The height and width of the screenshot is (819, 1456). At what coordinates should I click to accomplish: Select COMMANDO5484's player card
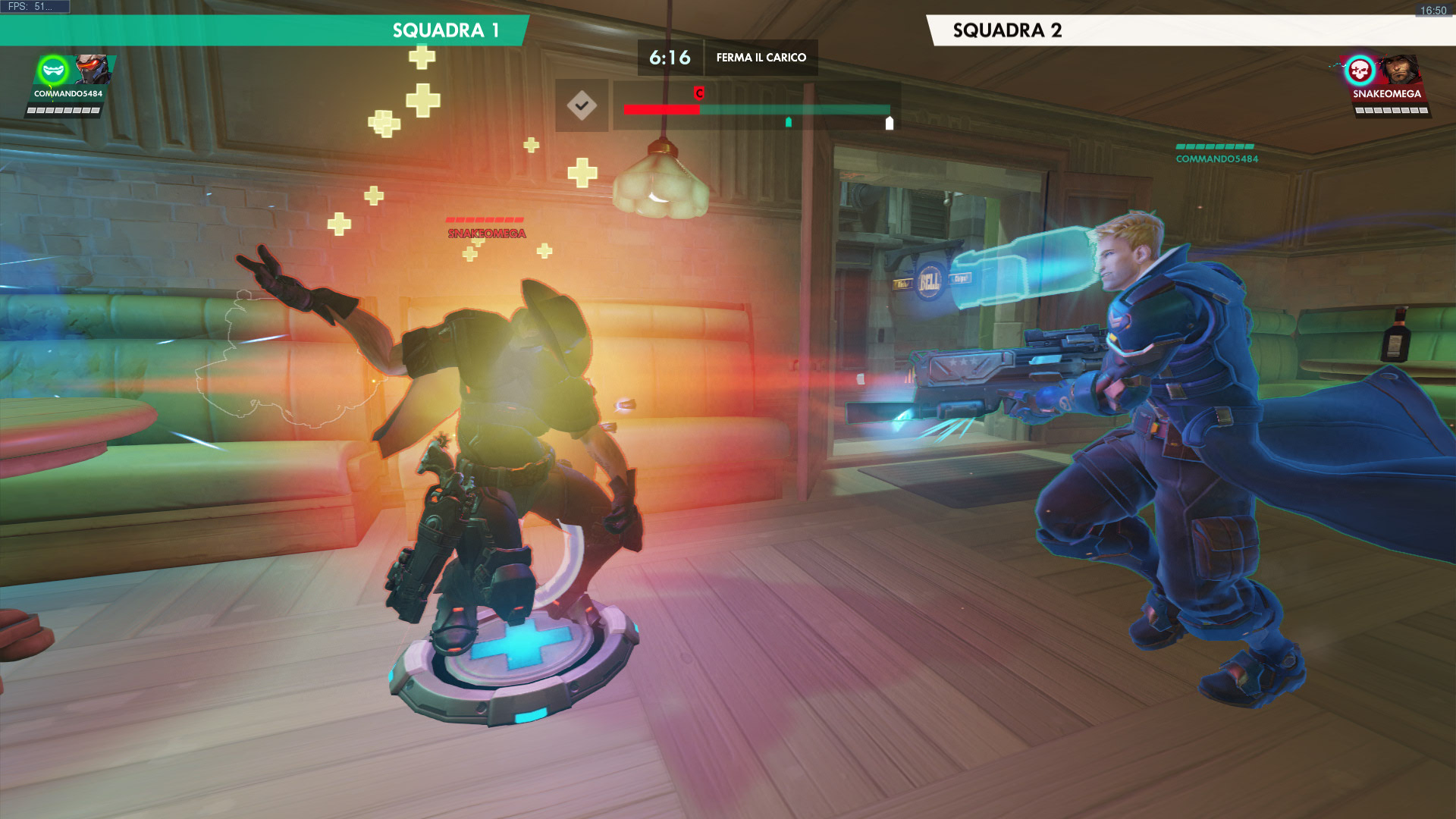(x=68, y=85)
